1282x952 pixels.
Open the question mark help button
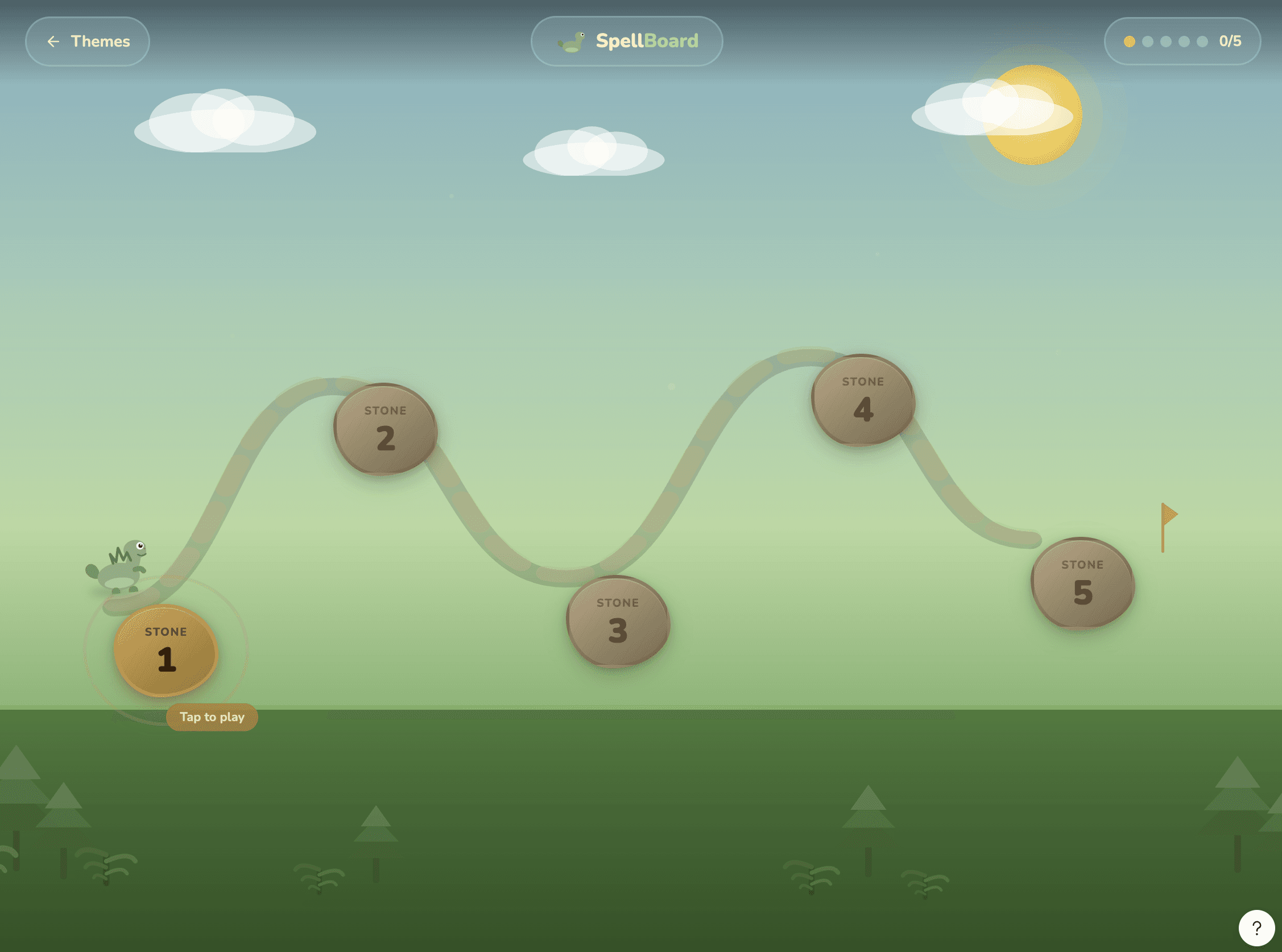click(x=1256, y=928)
